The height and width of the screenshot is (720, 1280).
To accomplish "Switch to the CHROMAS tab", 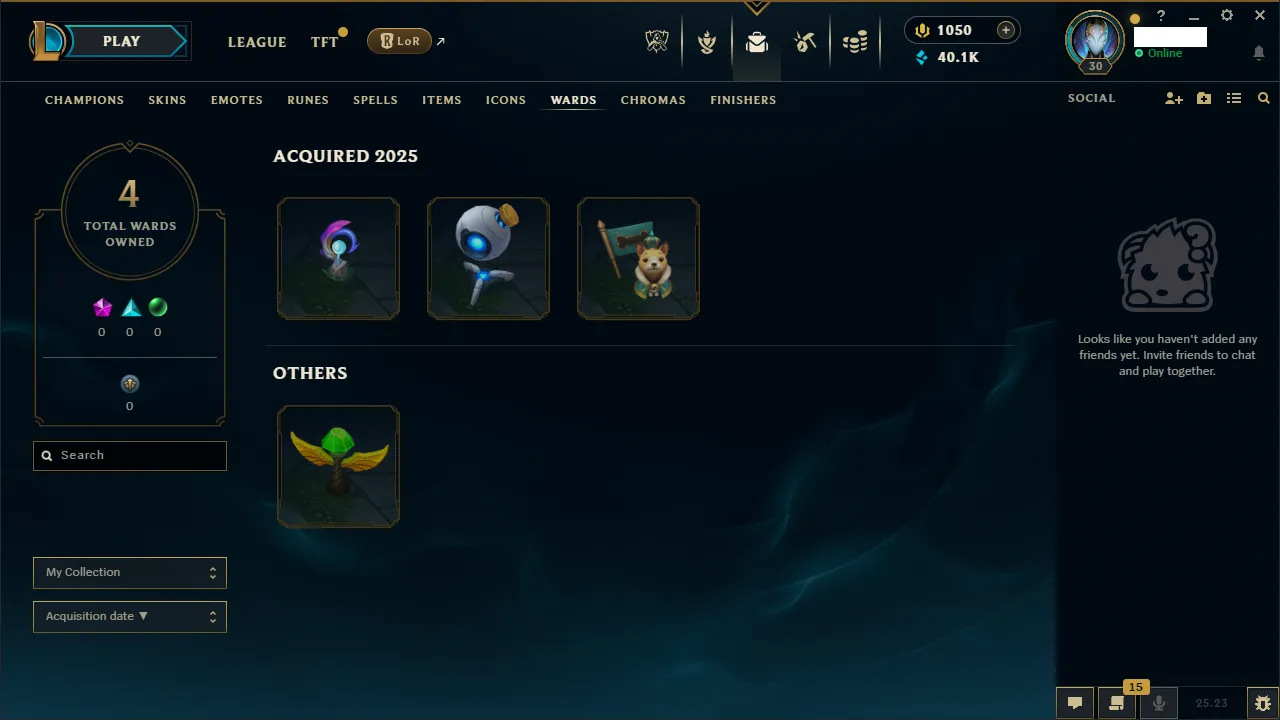I will tap(653, 100).
